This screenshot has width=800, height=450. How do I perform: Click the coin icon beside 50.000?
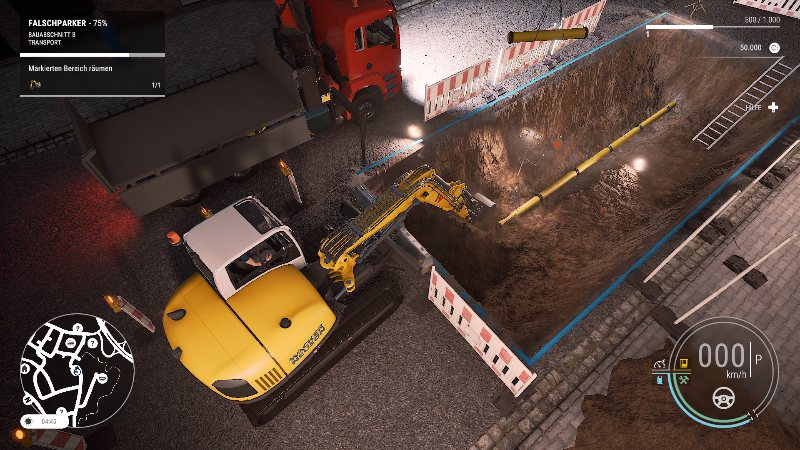775,47
